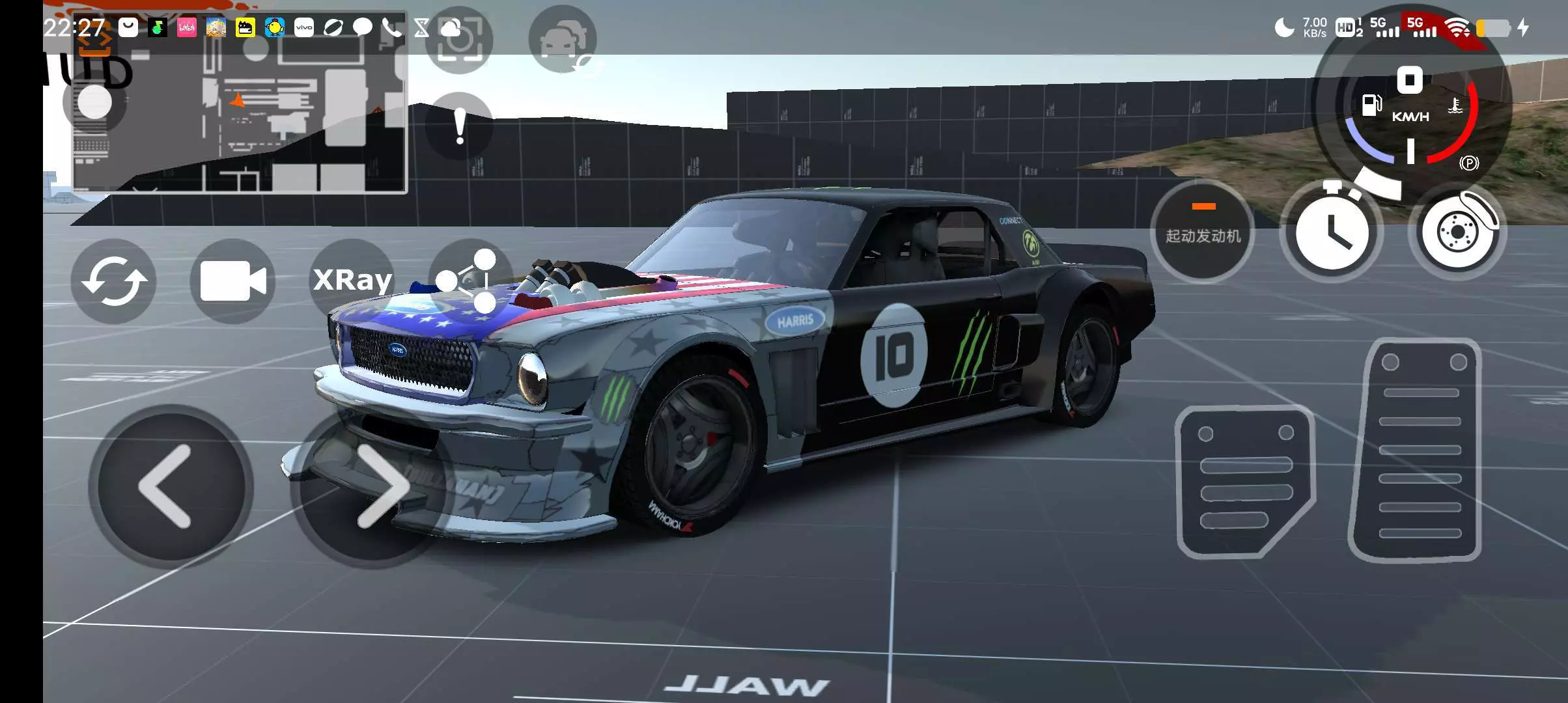Tap the 起动发动机 engine start button

coord(1202,232)
